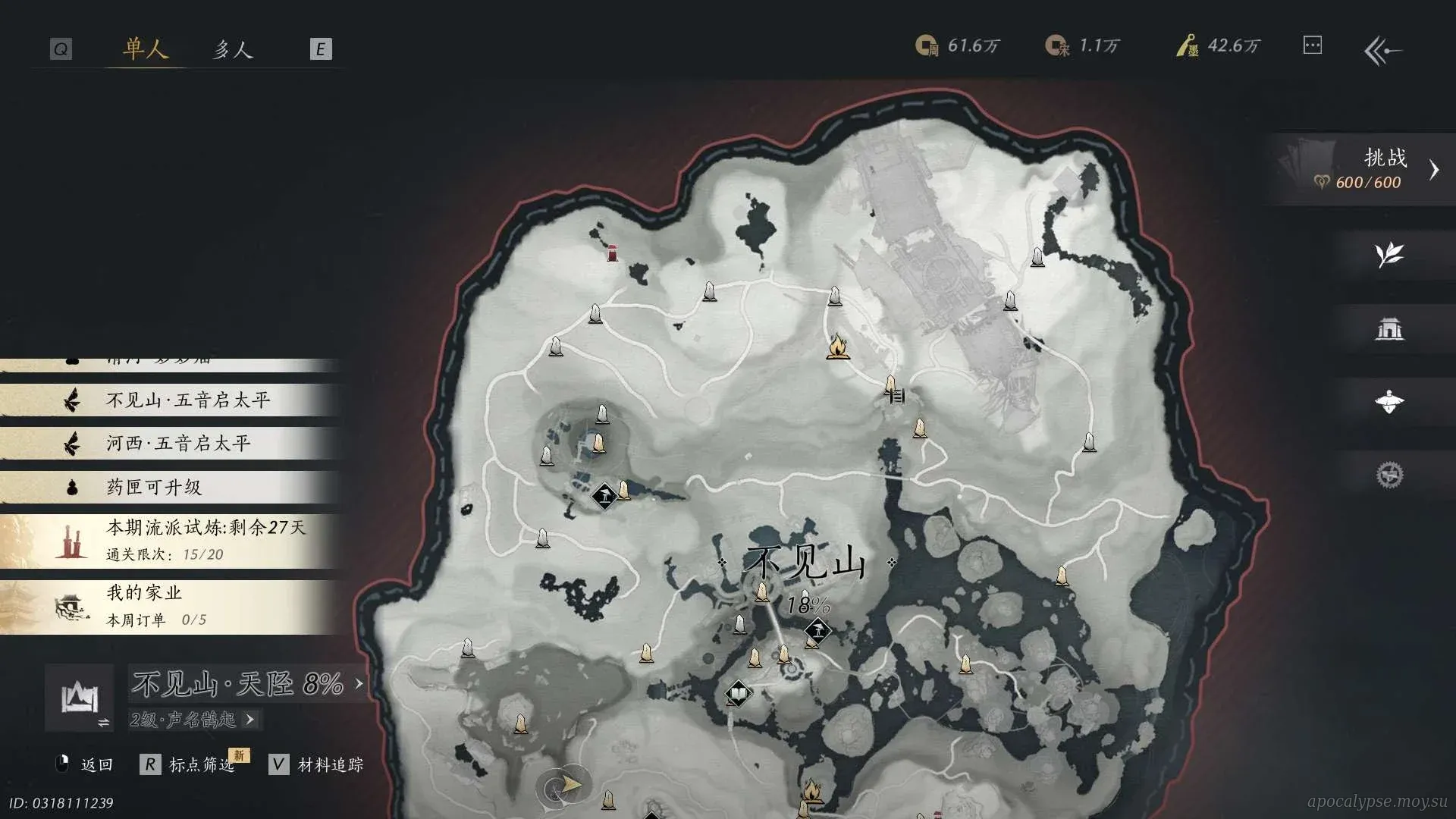
Task: Switch to the 多人 tab
Action: (x=232, y=49)
